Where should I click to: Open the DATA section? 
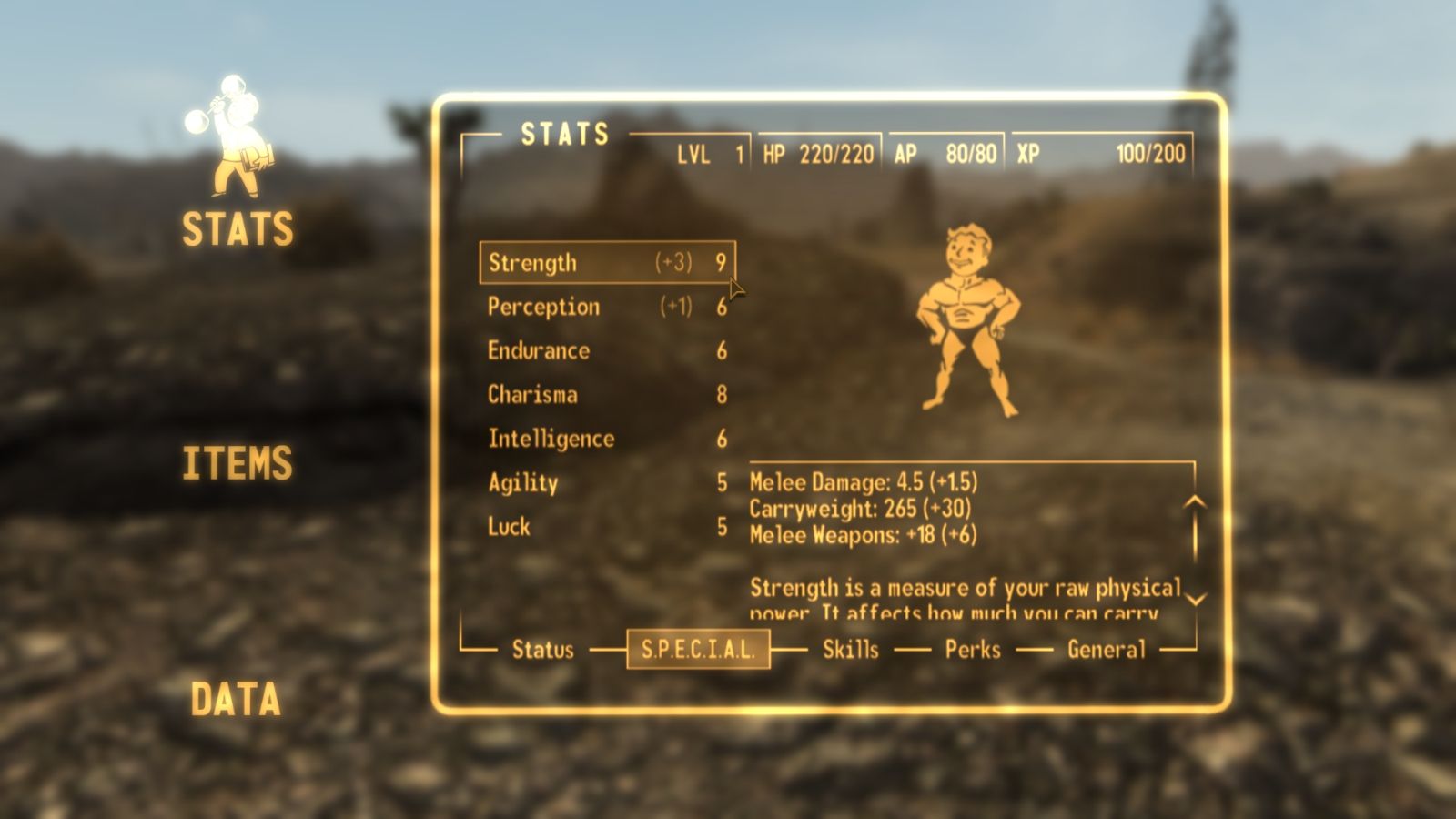(x=235, y=700)
